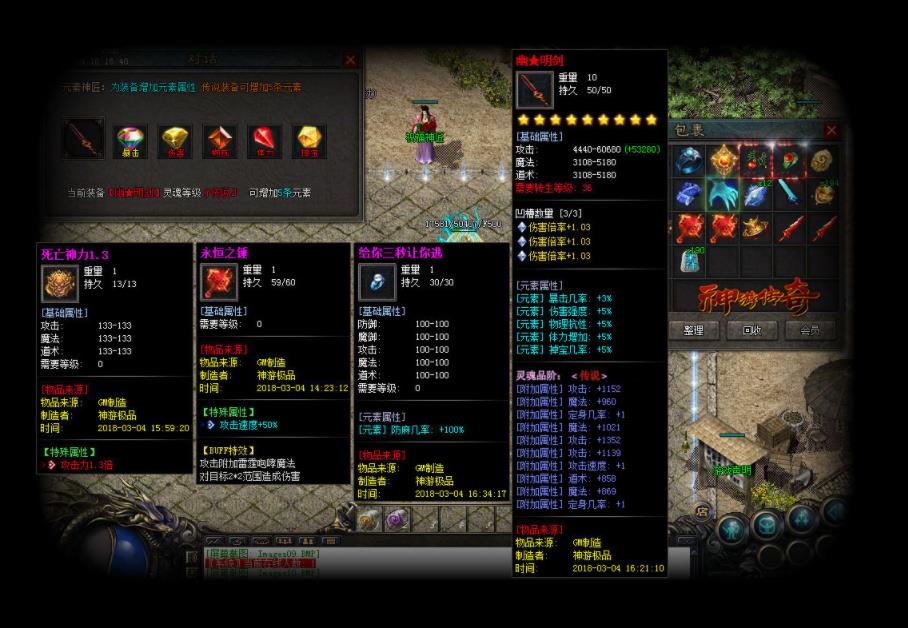Select the rainbow 暴击 gem
Image resolution: width=908 pixels, height=628 pixels.
tap(131, 141)
